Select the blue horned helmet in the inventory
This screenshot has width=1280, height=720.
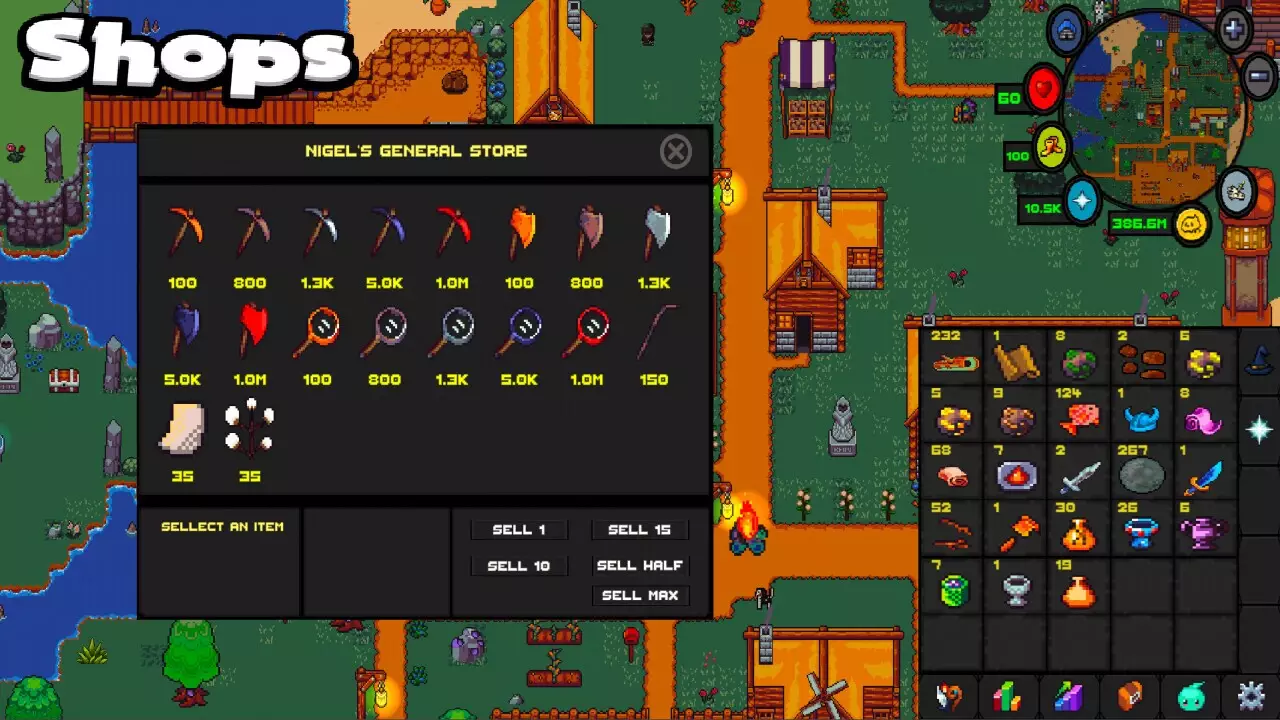[1141, 418]
